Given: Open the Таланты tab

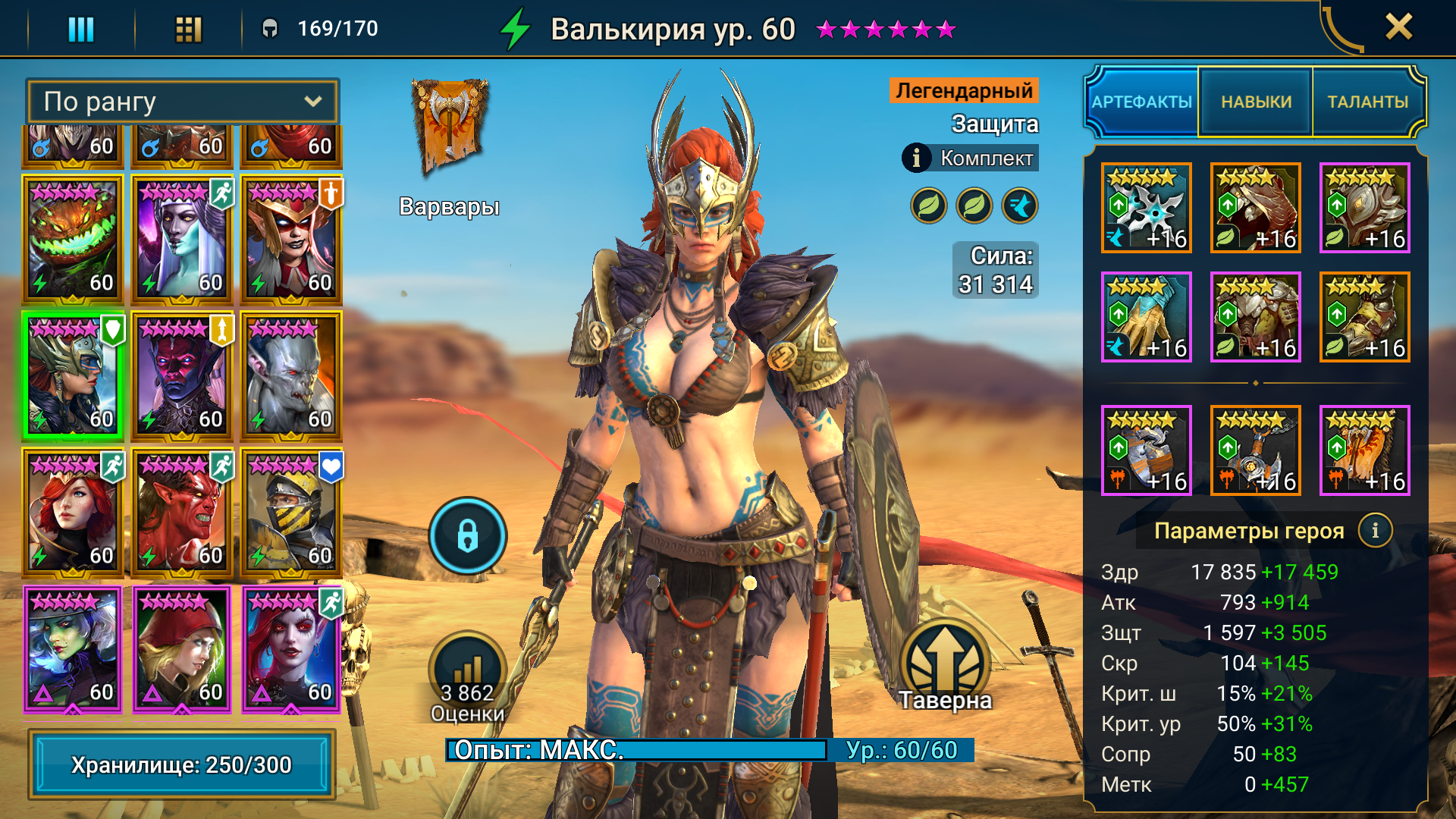Looking at the screenshot, I should click(1367, 102).
